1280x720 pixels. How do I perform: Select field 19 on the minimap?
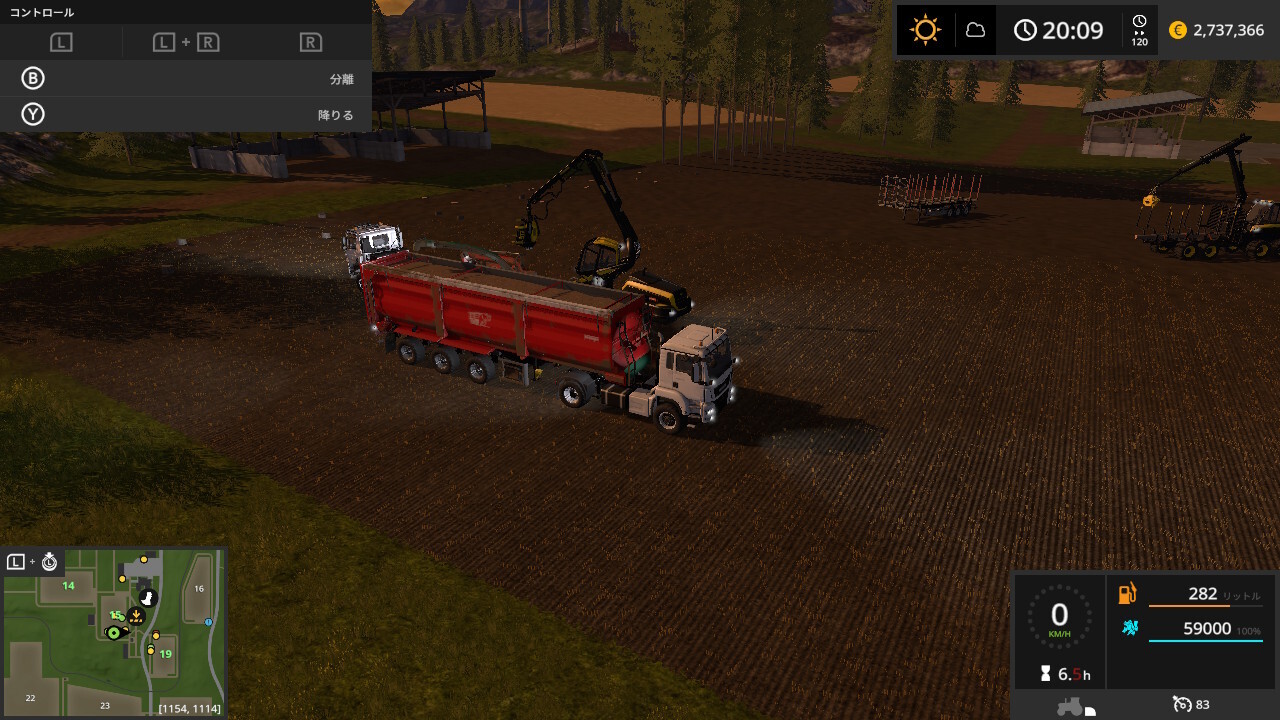(x=165, y=654)
